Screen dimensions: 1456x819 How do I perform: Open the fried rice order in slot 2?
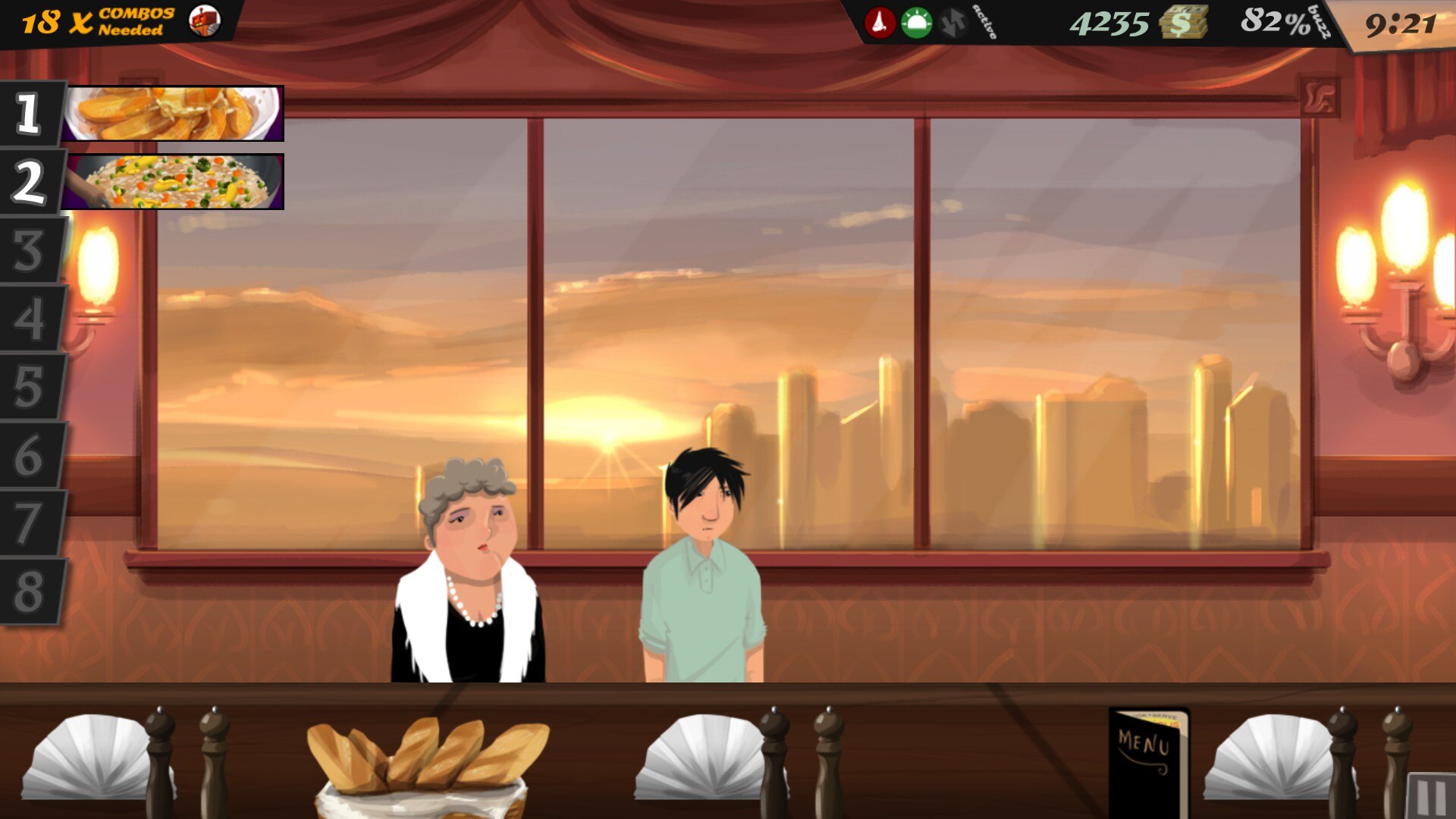point(173,181)
